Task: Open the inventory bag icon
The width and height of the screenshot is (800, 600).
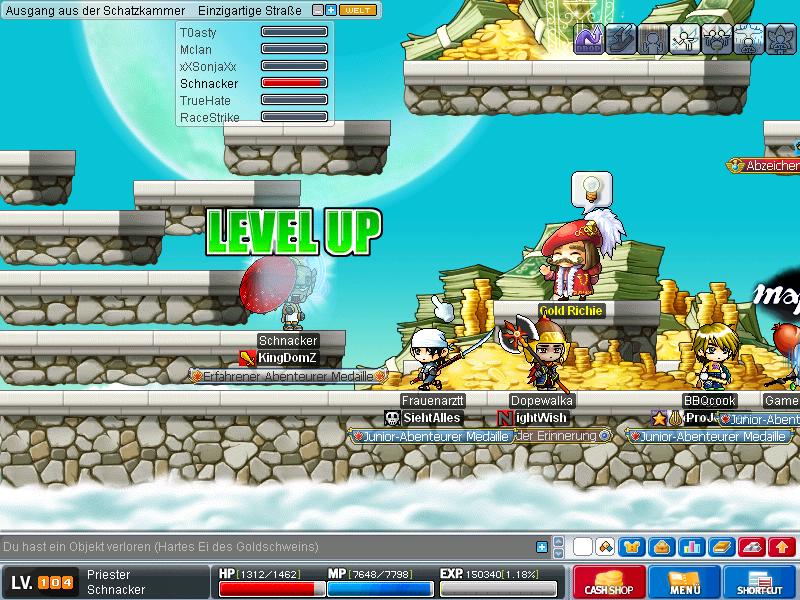Action: point(661,547)
